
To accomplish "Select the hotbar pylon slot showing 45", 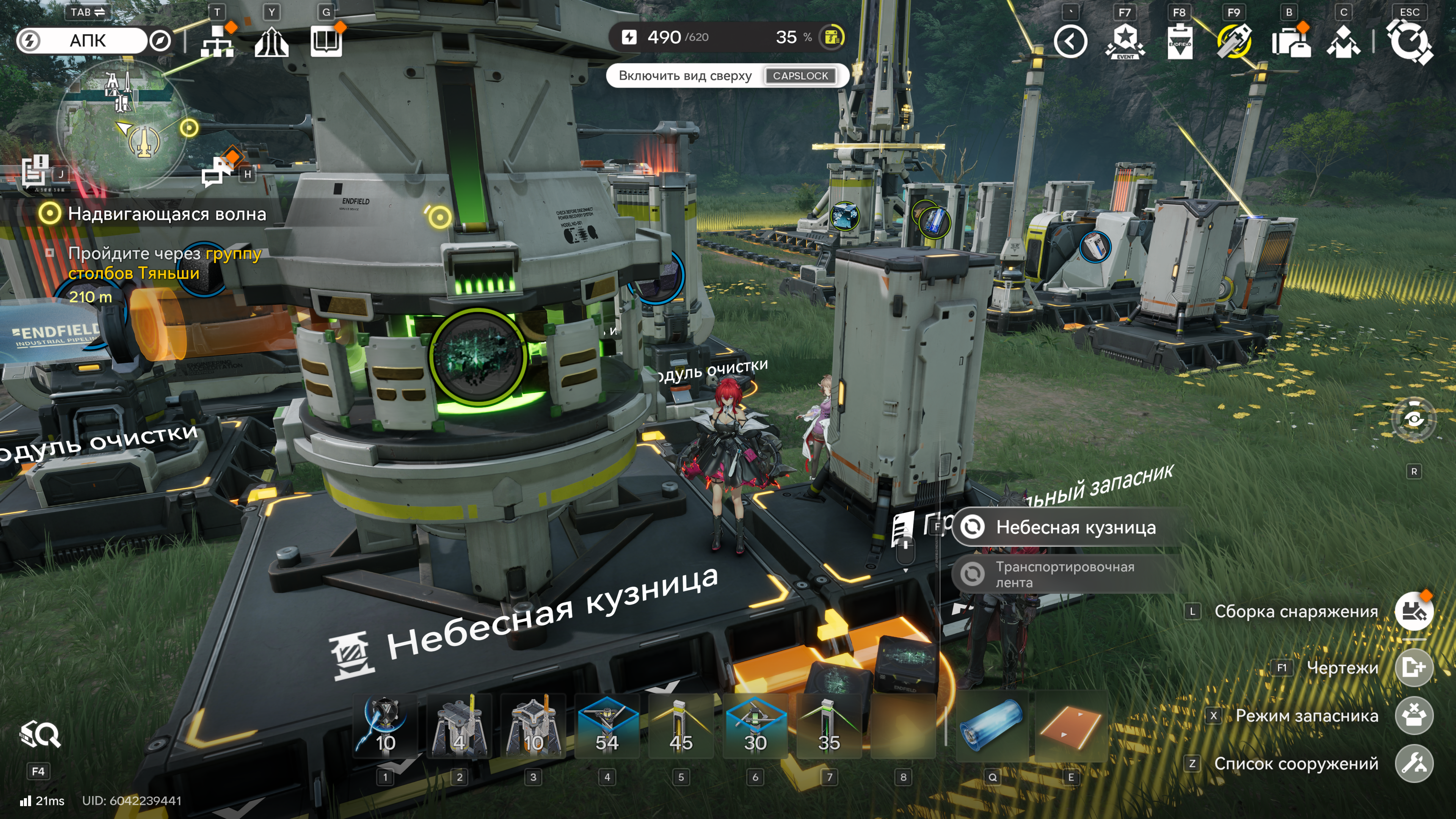I will pyautogui.click(x=681, y=728).
